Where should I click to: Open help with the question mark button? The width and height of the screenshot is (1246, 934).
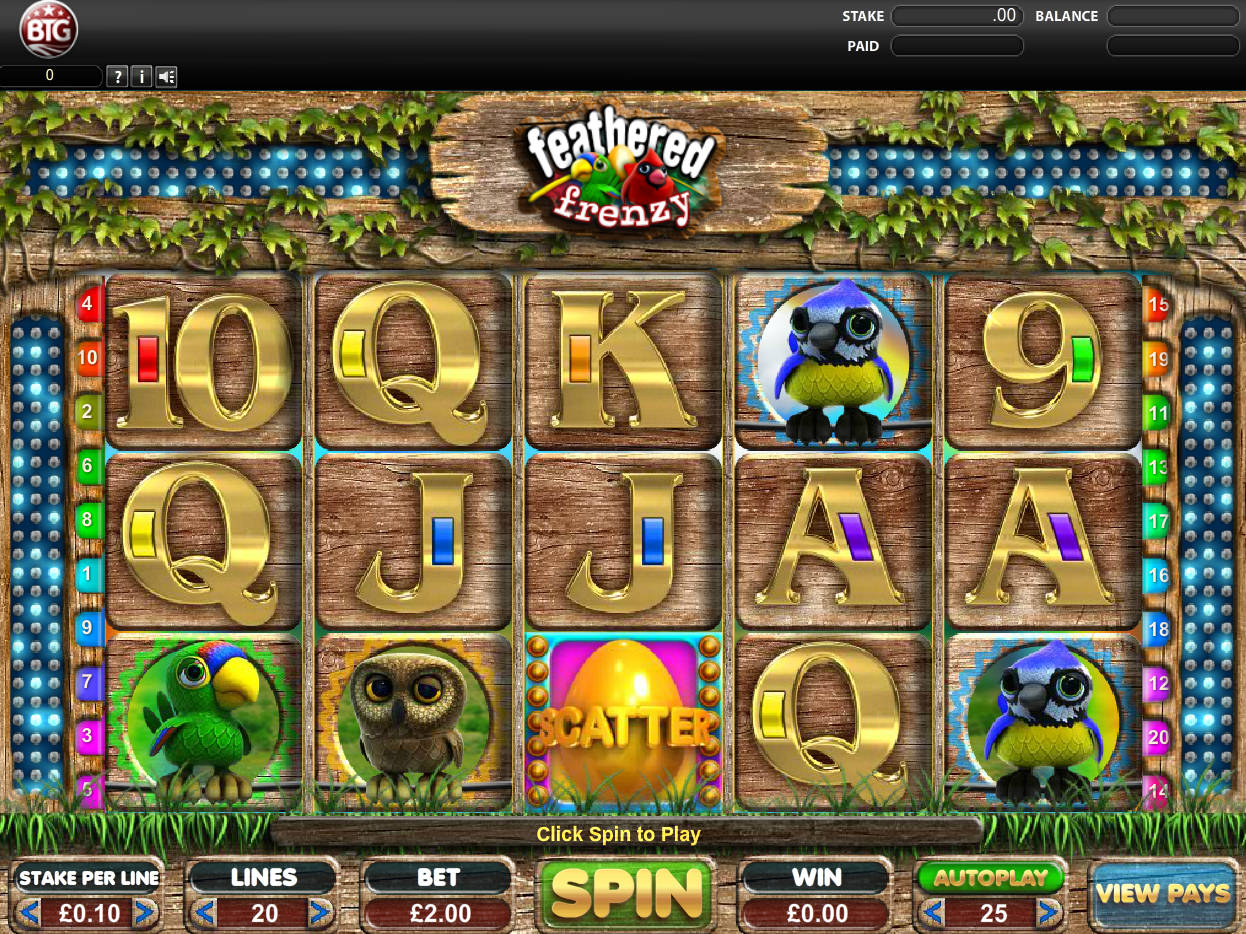(117, 76)
